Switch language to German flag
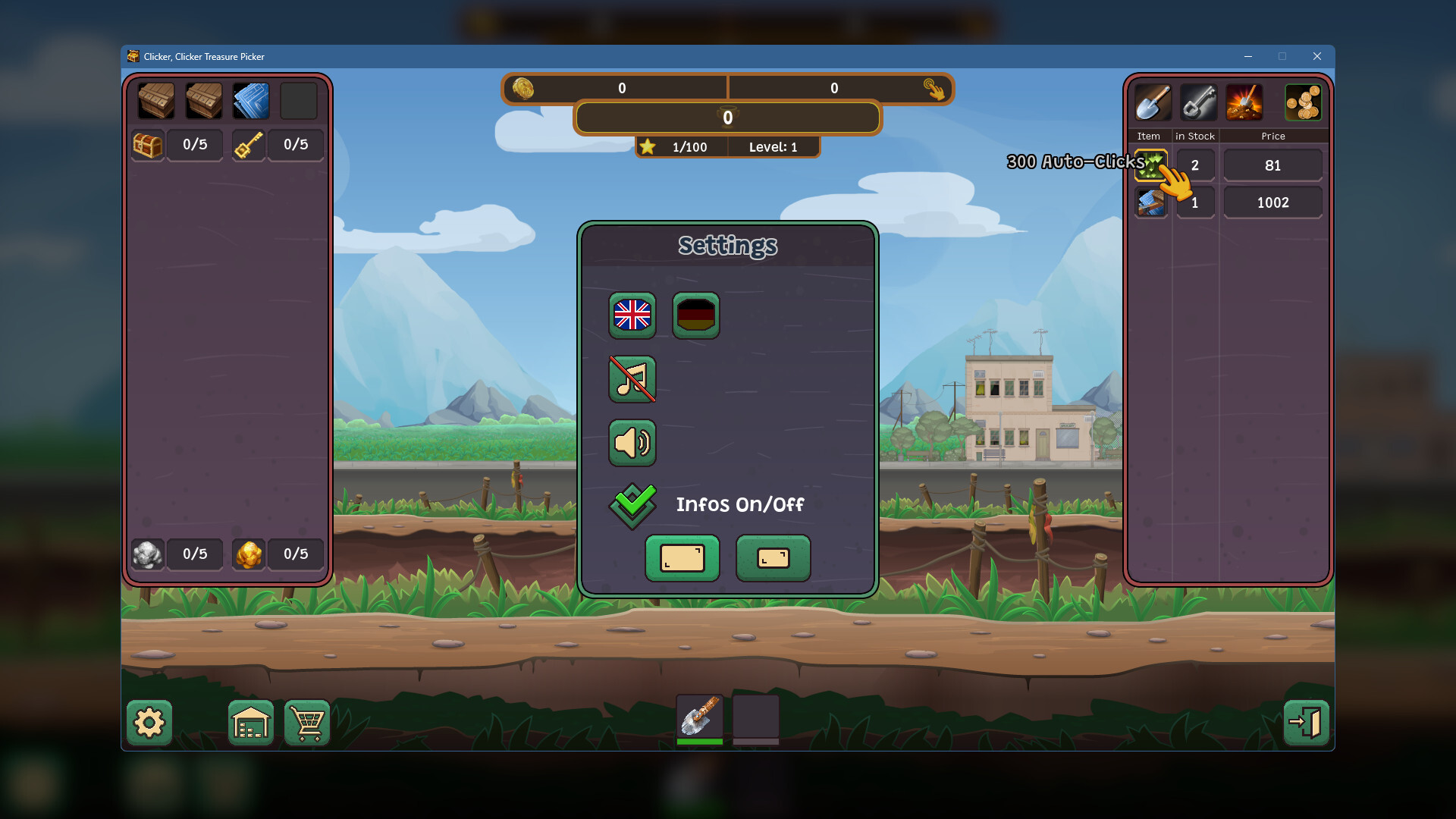This screenshot has height=819, width=1456. click(695, 315)
